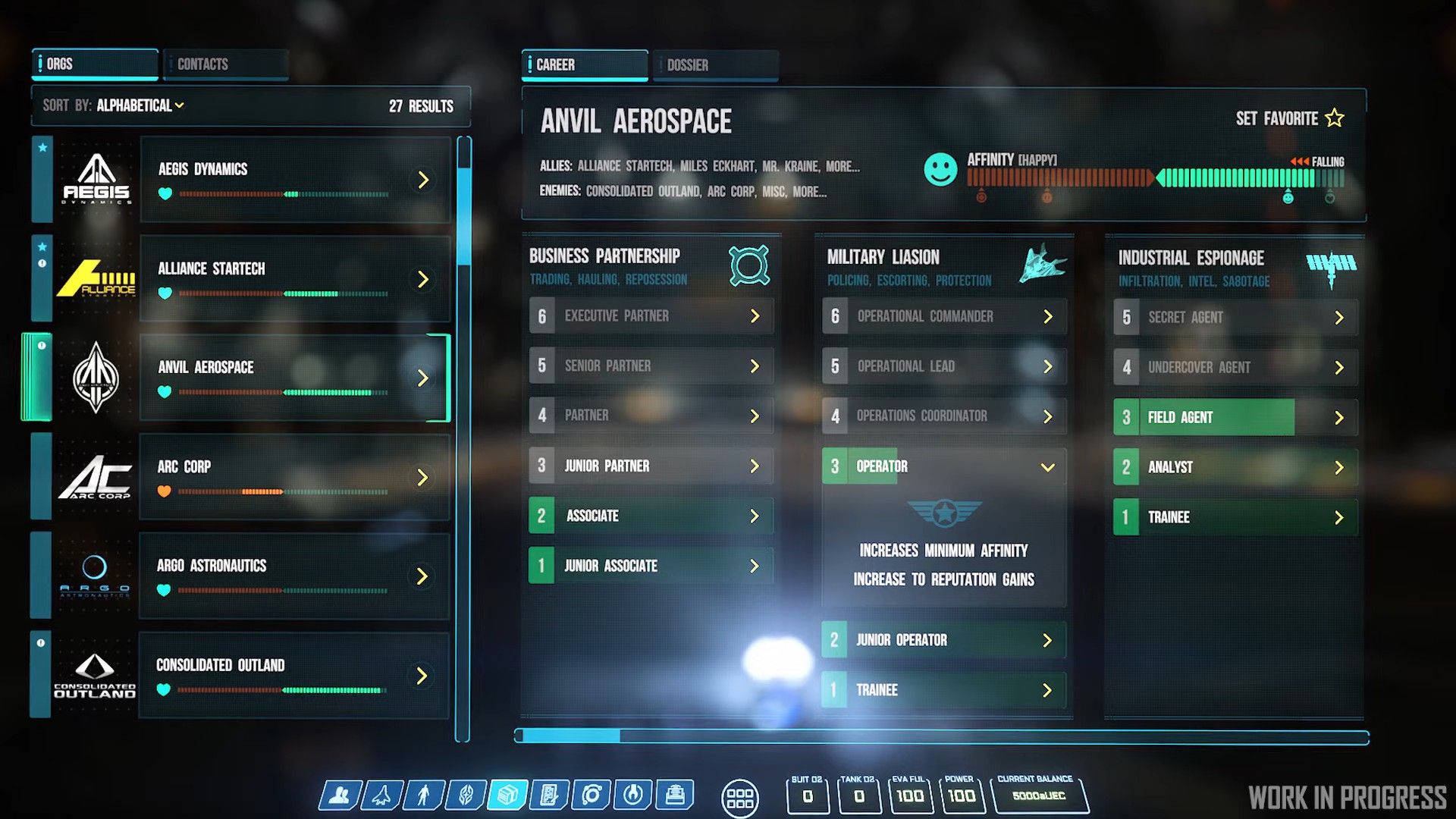Expand the Junior Partner rank row
This screenshot has width=1456, height=819.
651,466
